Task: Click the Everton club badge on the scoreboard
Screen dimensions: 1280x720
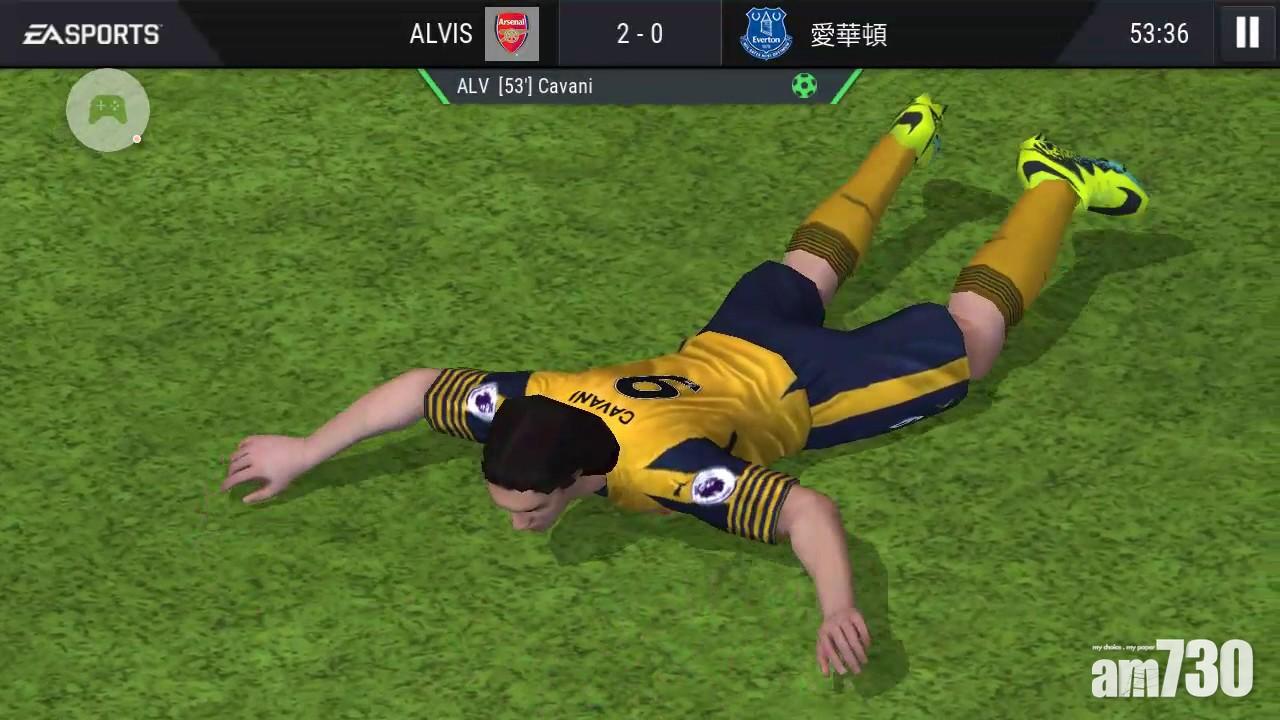Action: [x=764, y=33]
